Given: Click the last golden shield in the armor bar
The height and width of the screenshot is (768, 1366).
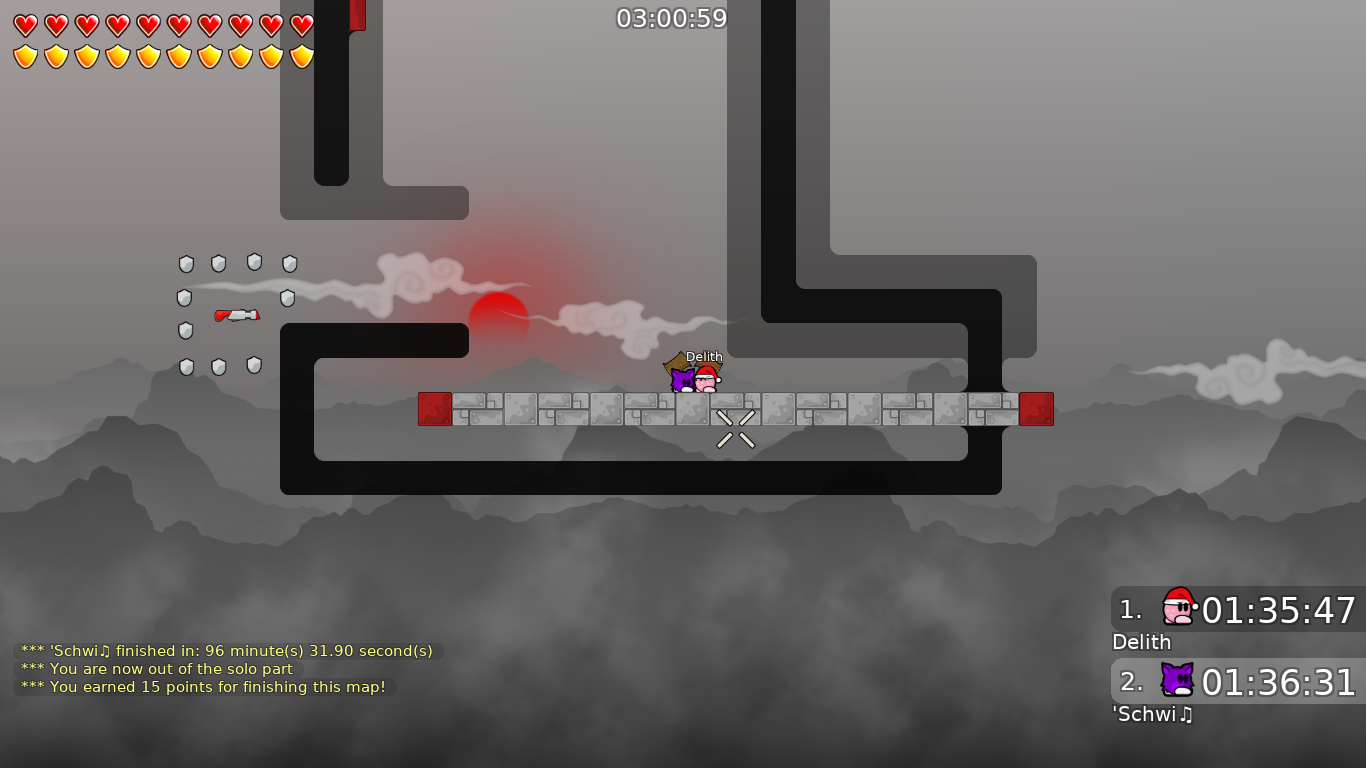Looking at the screenshot, I should (x=301, y=55).
